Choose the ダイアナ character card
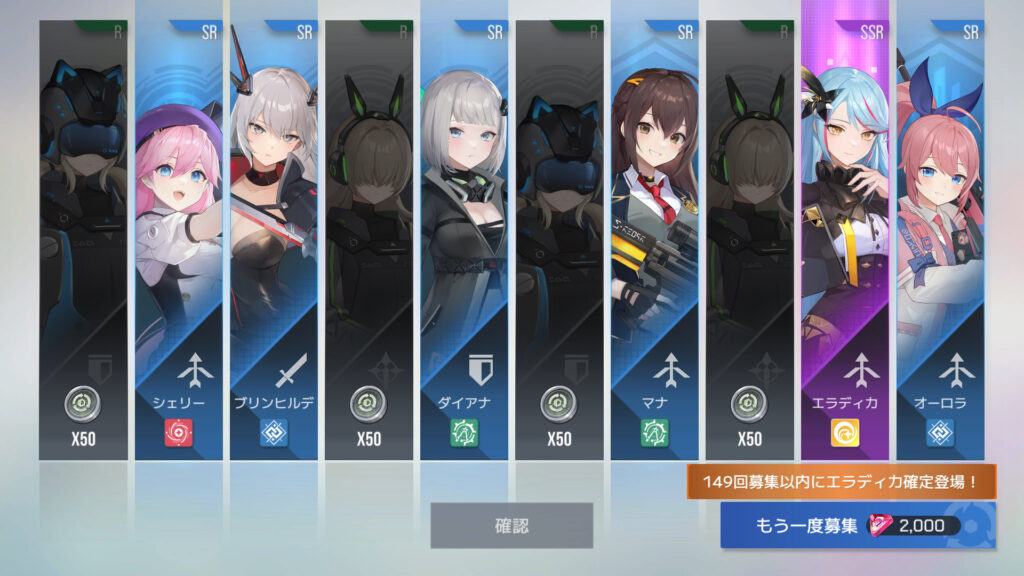 pos(463,240)
